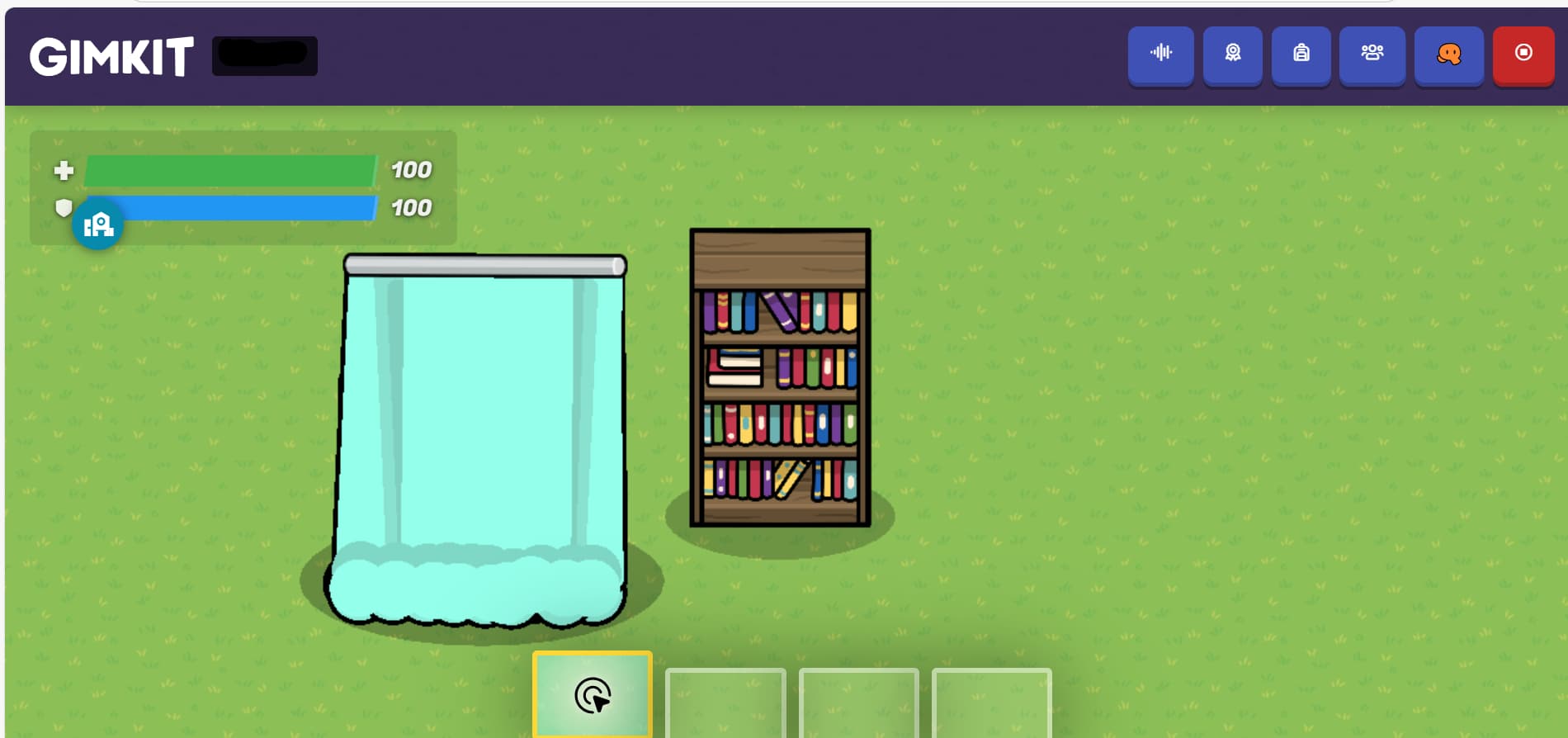Open the players list icon
This screenshot has width=1568, height=738.
[1372, 55]
